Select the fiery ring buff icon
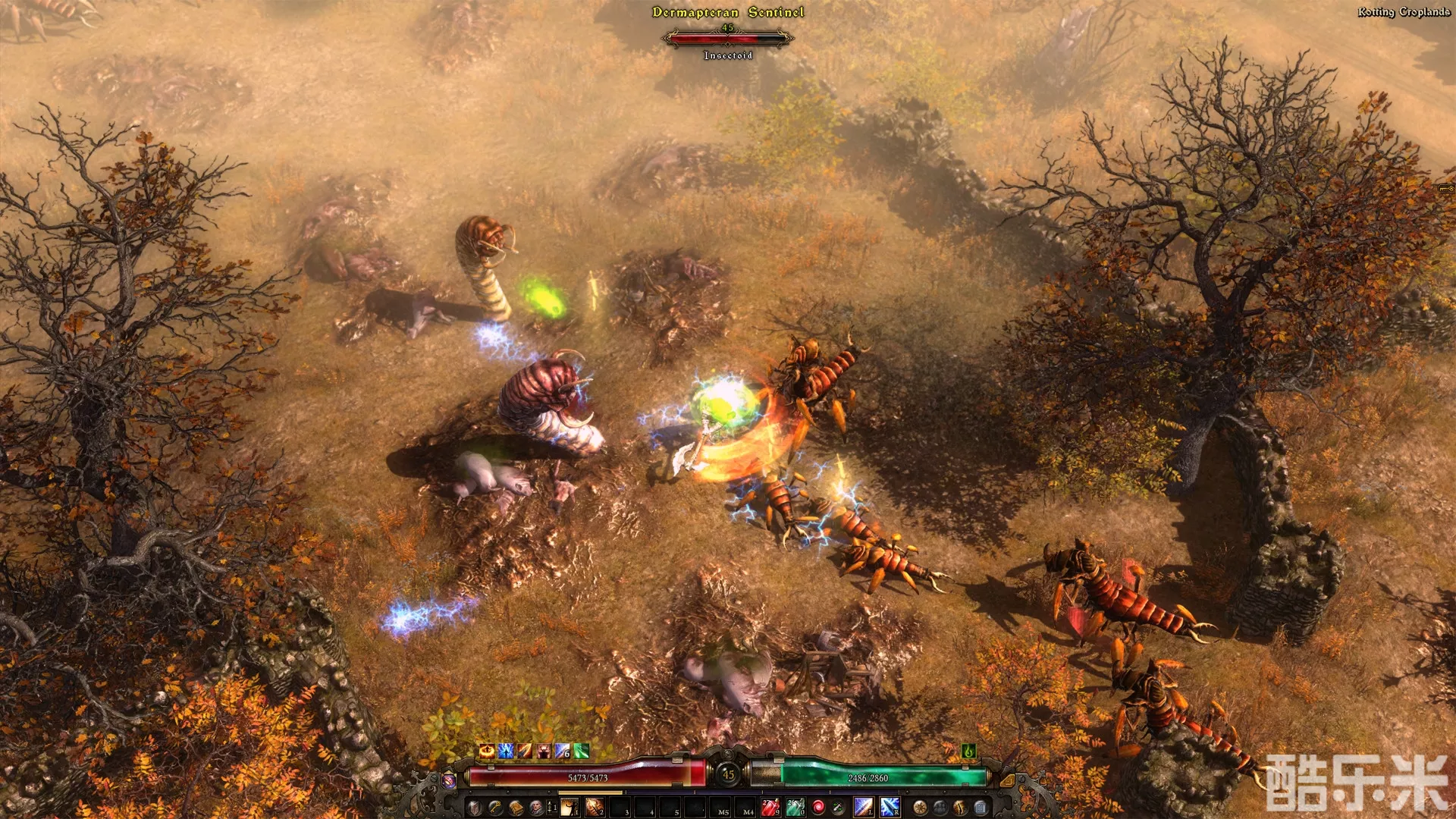 pos(487,751)
